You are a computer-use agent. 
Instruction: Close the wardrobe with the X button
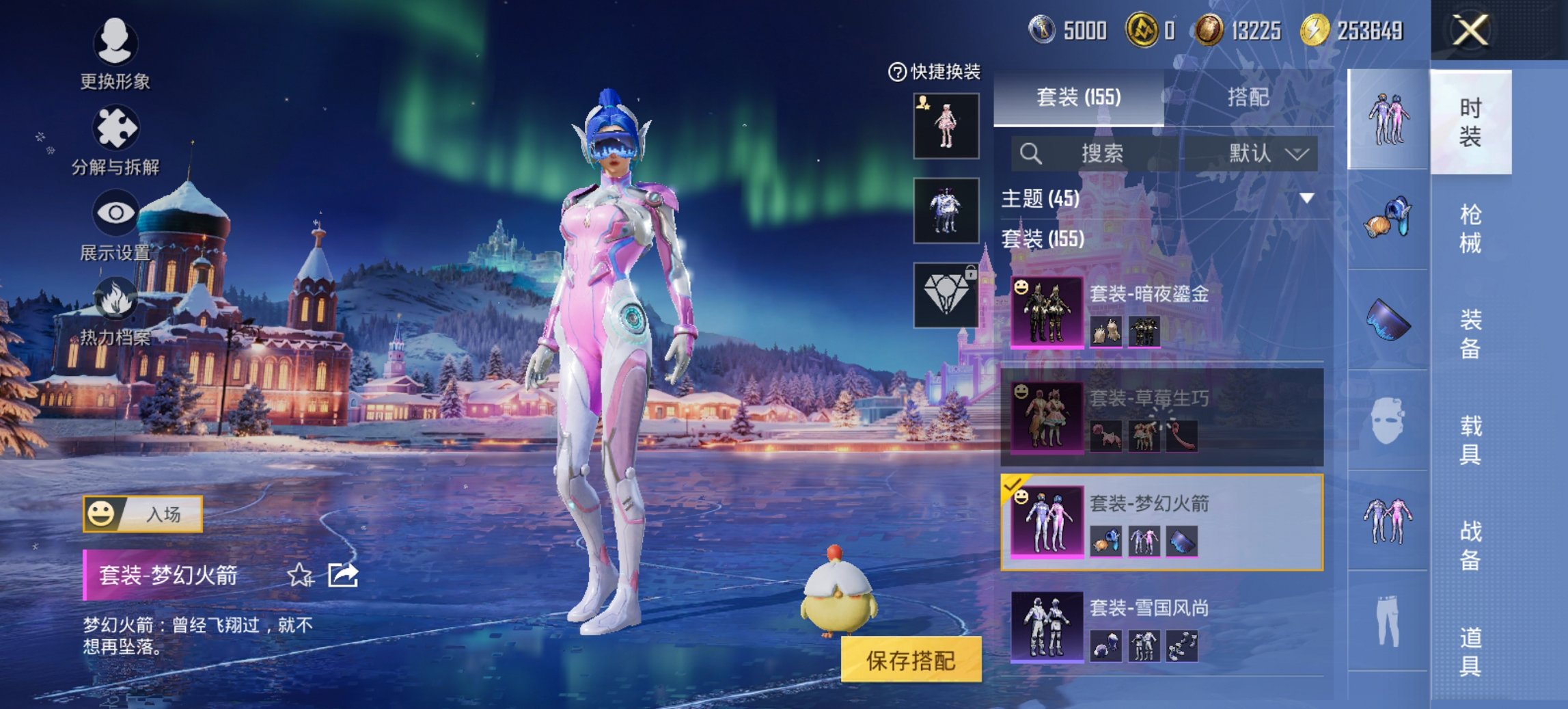pyautogui.click(x=1470, y=31)
